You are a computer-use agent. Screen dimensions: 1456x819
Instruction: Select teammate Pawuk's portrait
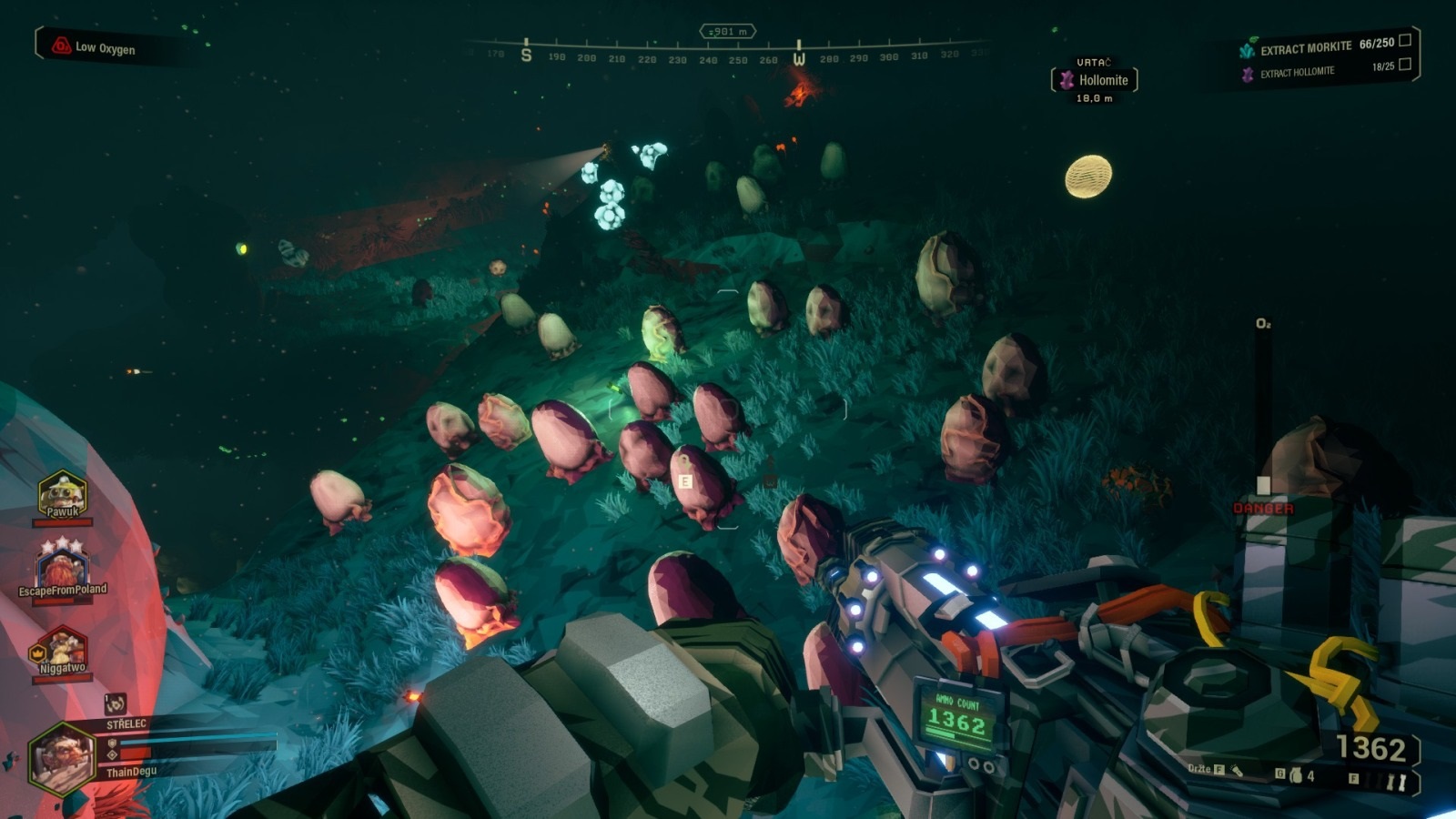[62, 492]
